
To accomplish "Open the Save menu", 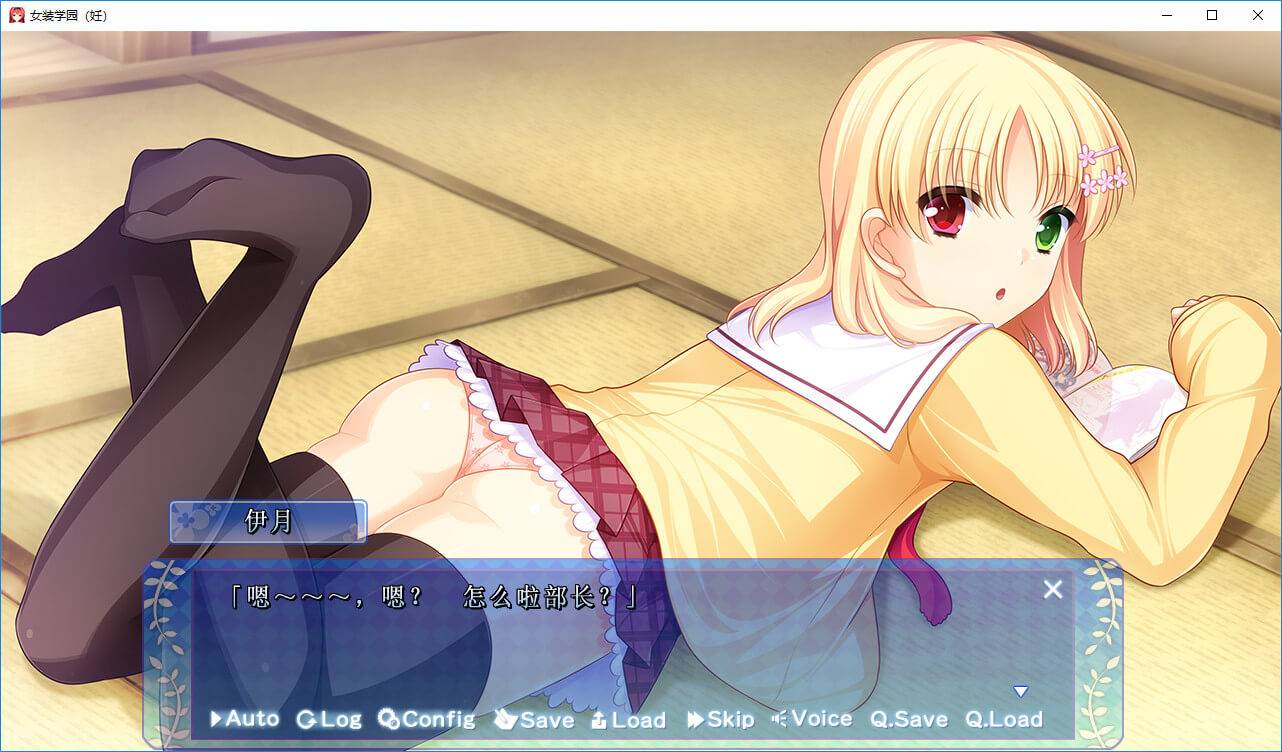I will (534, 719).
